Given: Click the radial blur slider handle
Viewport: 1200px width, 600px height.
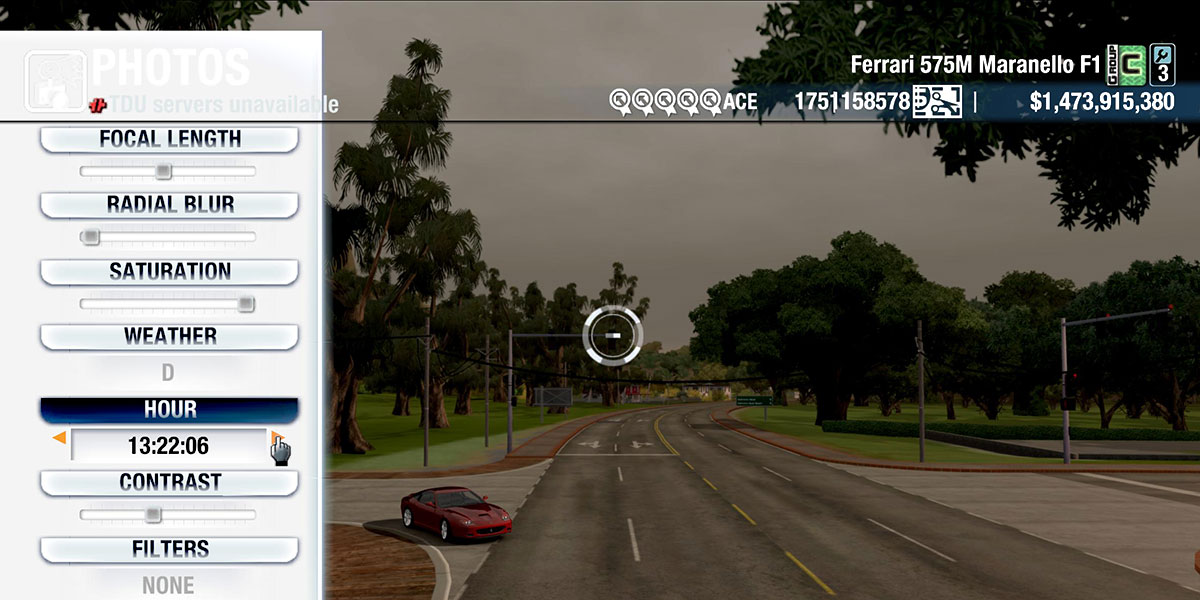Looking at the screenshot, I should tap(90, 237).
